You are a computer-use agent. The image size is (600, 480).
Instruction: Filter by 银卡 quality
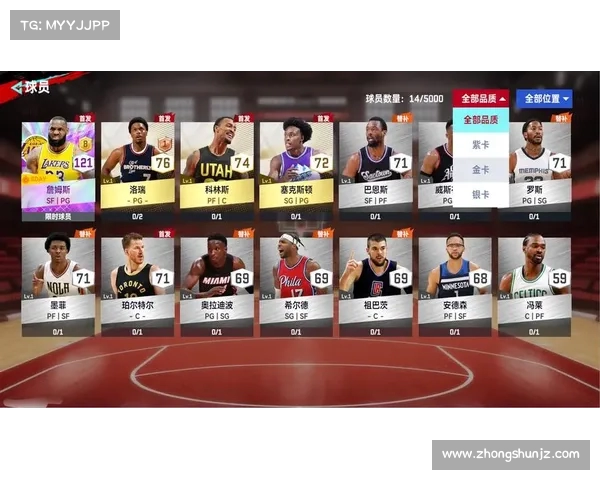[481, 194]
